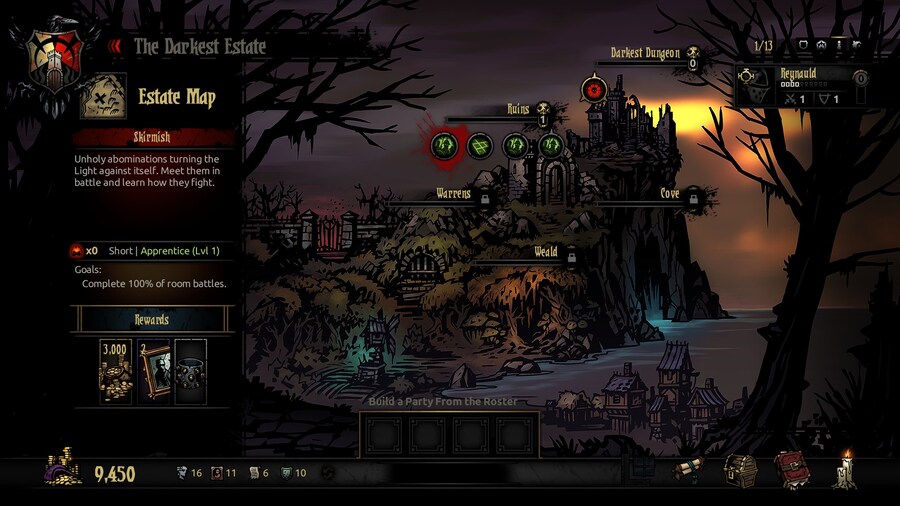This screenshot has height=506, width=900.
Task: Open the Darkest Dungeon location
Action: (x=645, y=53)
